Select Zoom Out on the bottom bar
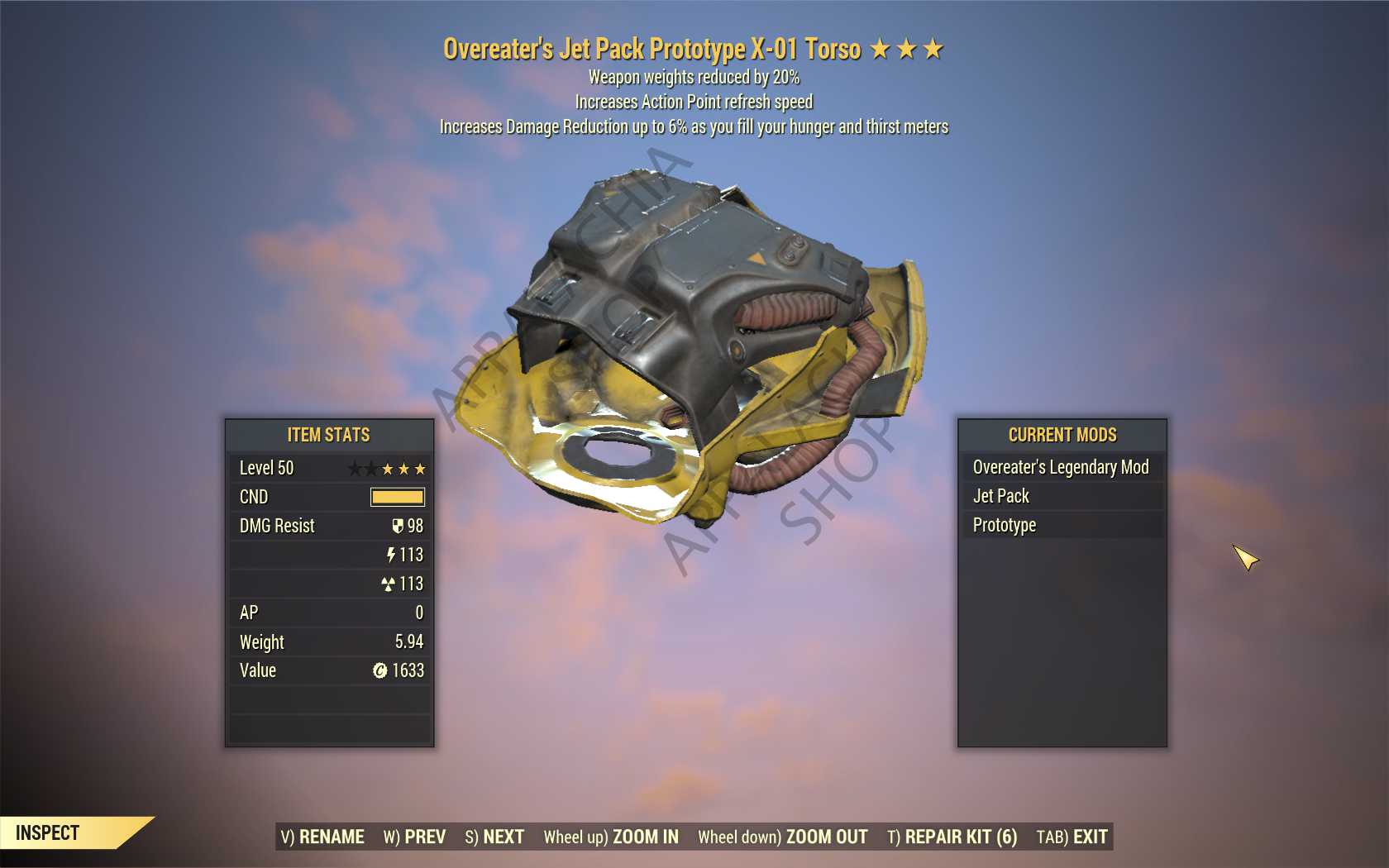 [x=783, y=837]
